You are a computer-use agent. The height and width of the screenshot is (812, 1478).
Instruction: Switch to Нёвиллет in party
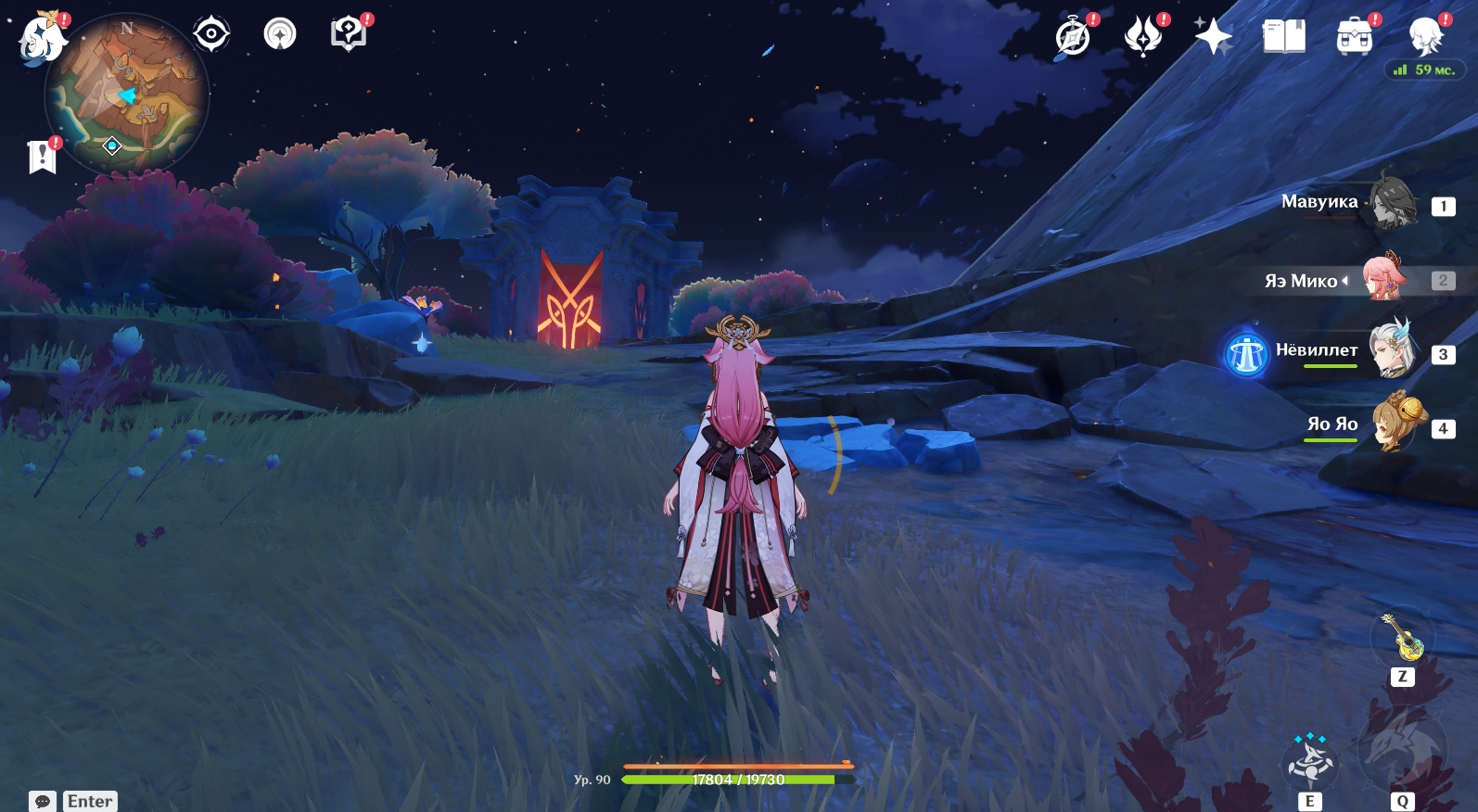1393,351
